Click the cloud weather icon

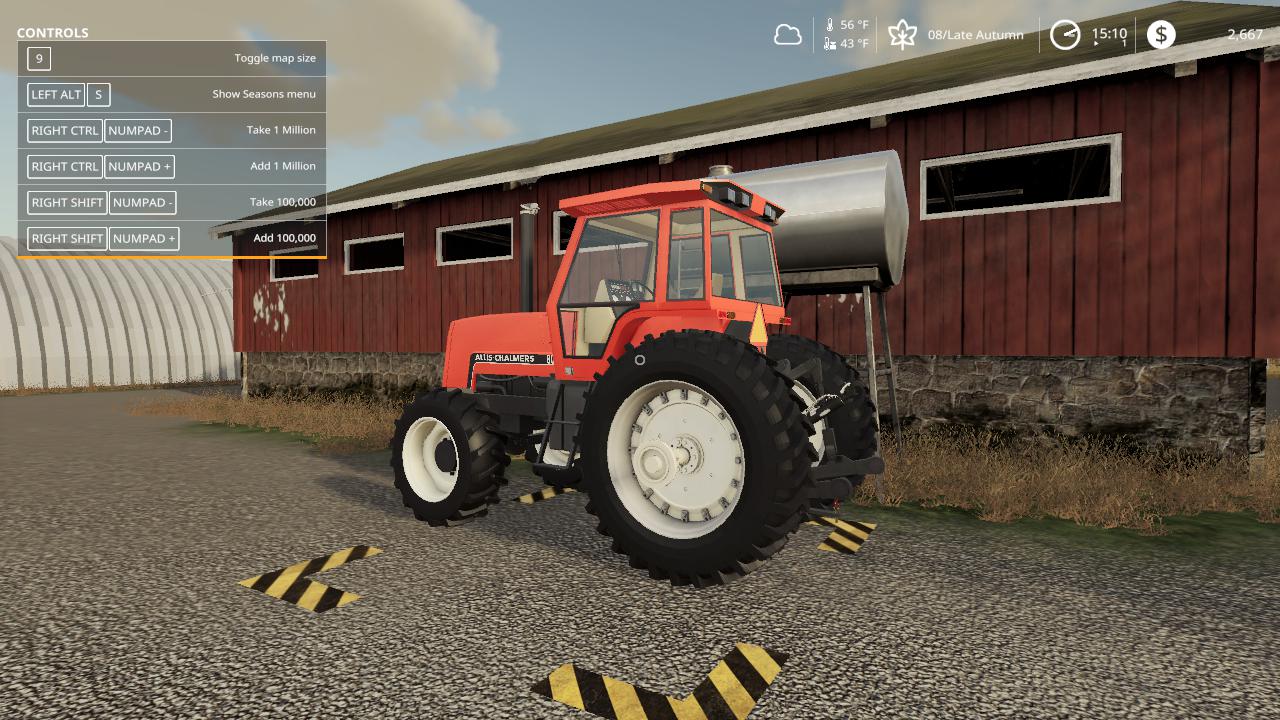coord(788,35)
